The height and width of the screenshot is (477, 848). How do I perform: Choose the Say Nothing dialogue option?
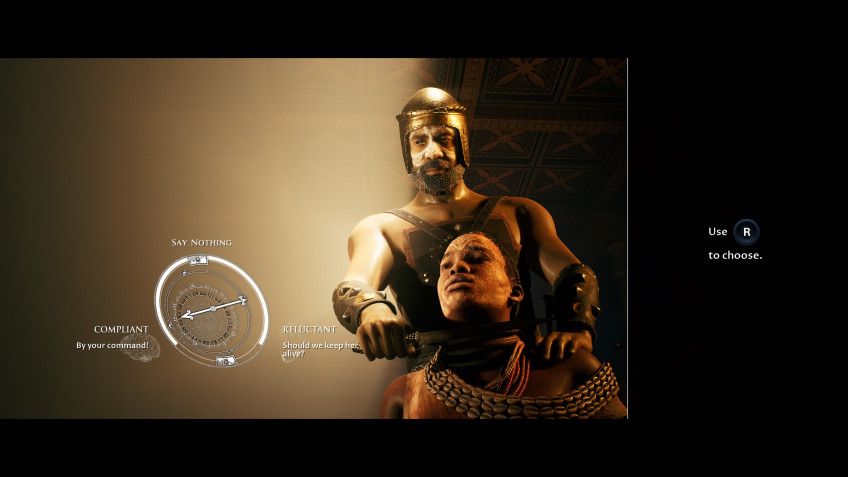tap(201, 243)
